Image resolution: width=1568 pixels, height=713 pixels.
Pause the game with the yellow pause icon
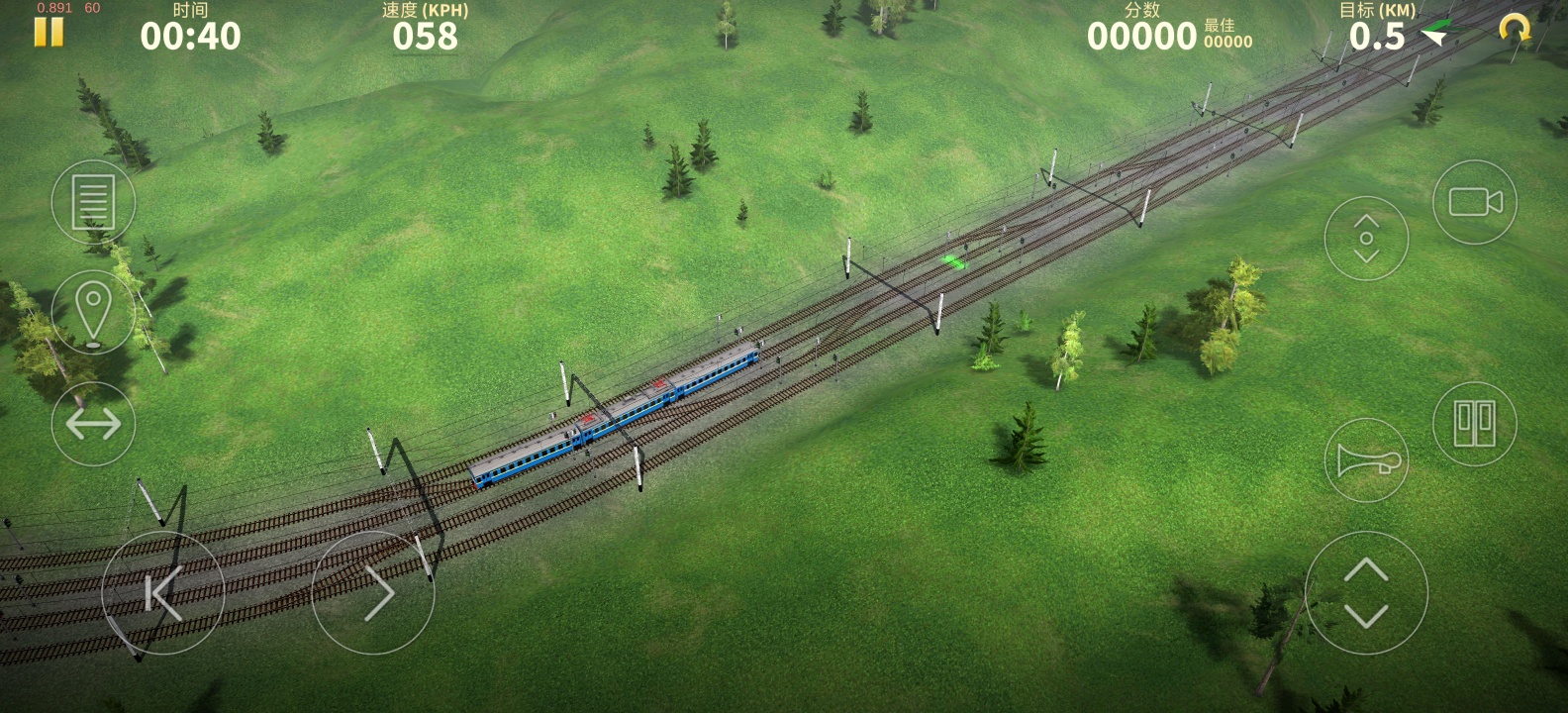point(49,33)
